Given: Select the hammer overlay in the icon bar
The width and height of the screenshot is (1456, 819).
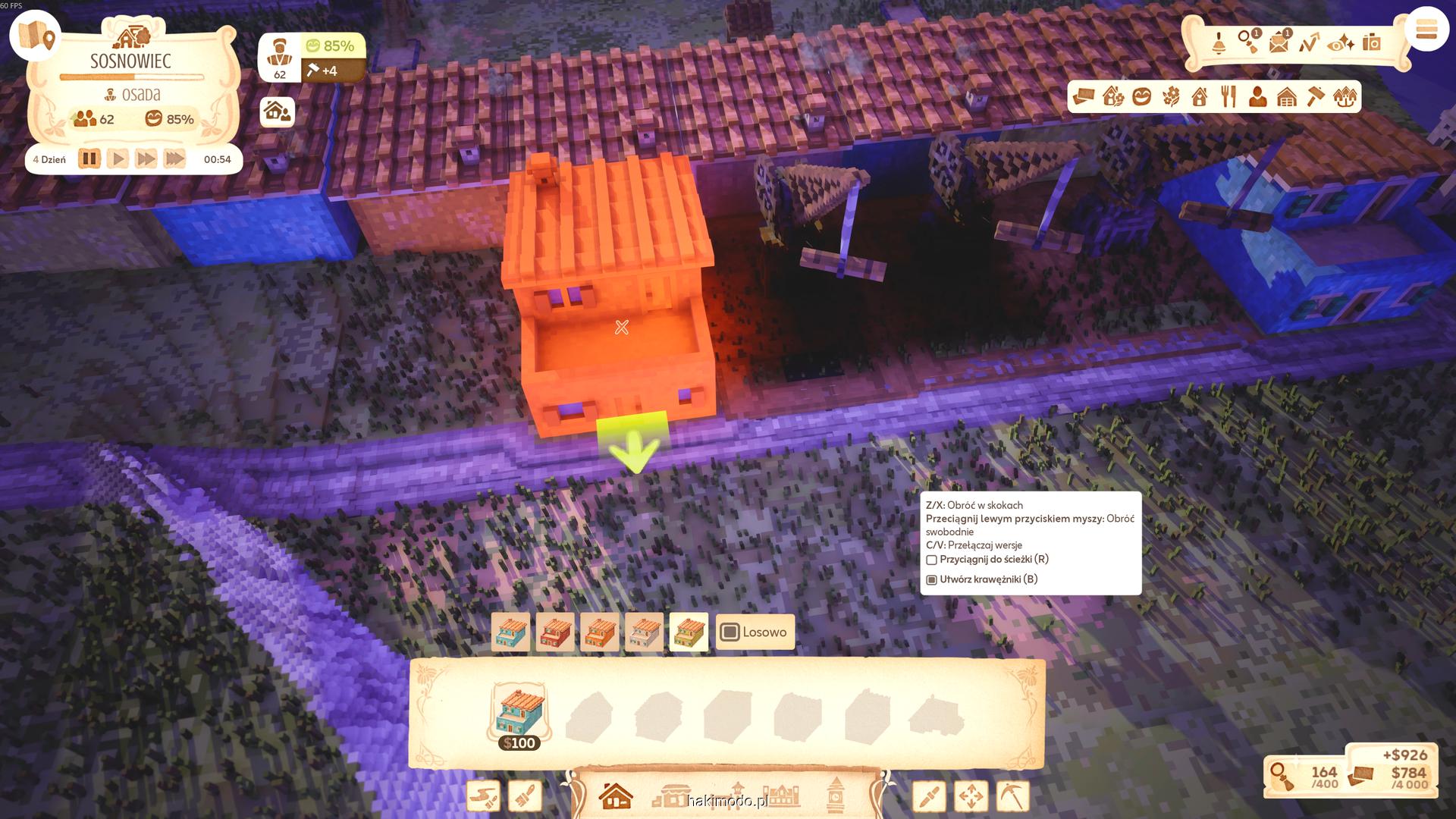Looking at the screenshot, I should (x=1316, y=97).
